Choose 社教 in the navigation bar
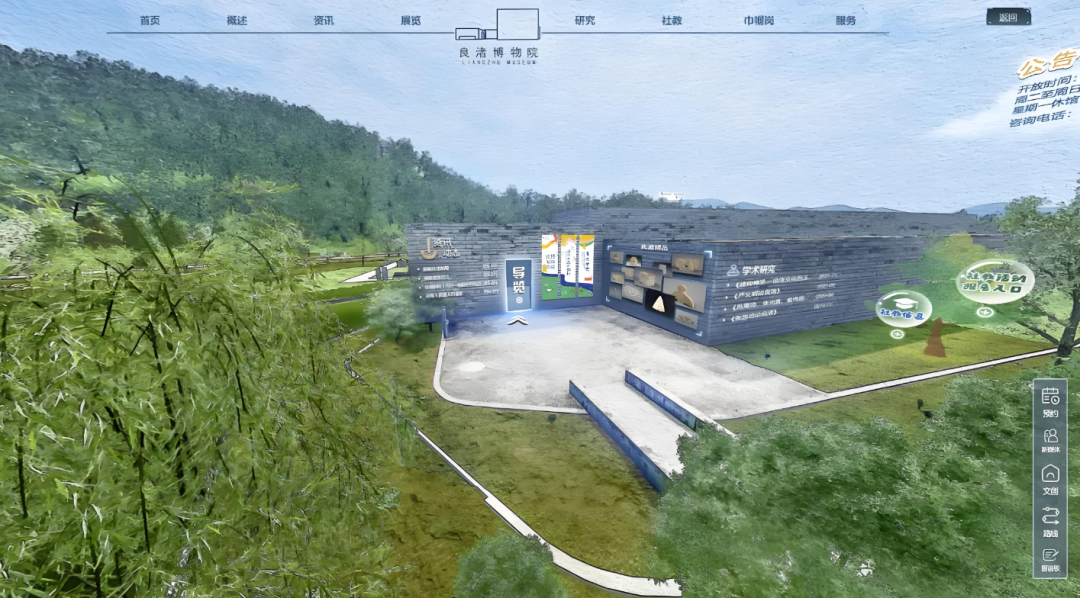 tap(672, 21)
